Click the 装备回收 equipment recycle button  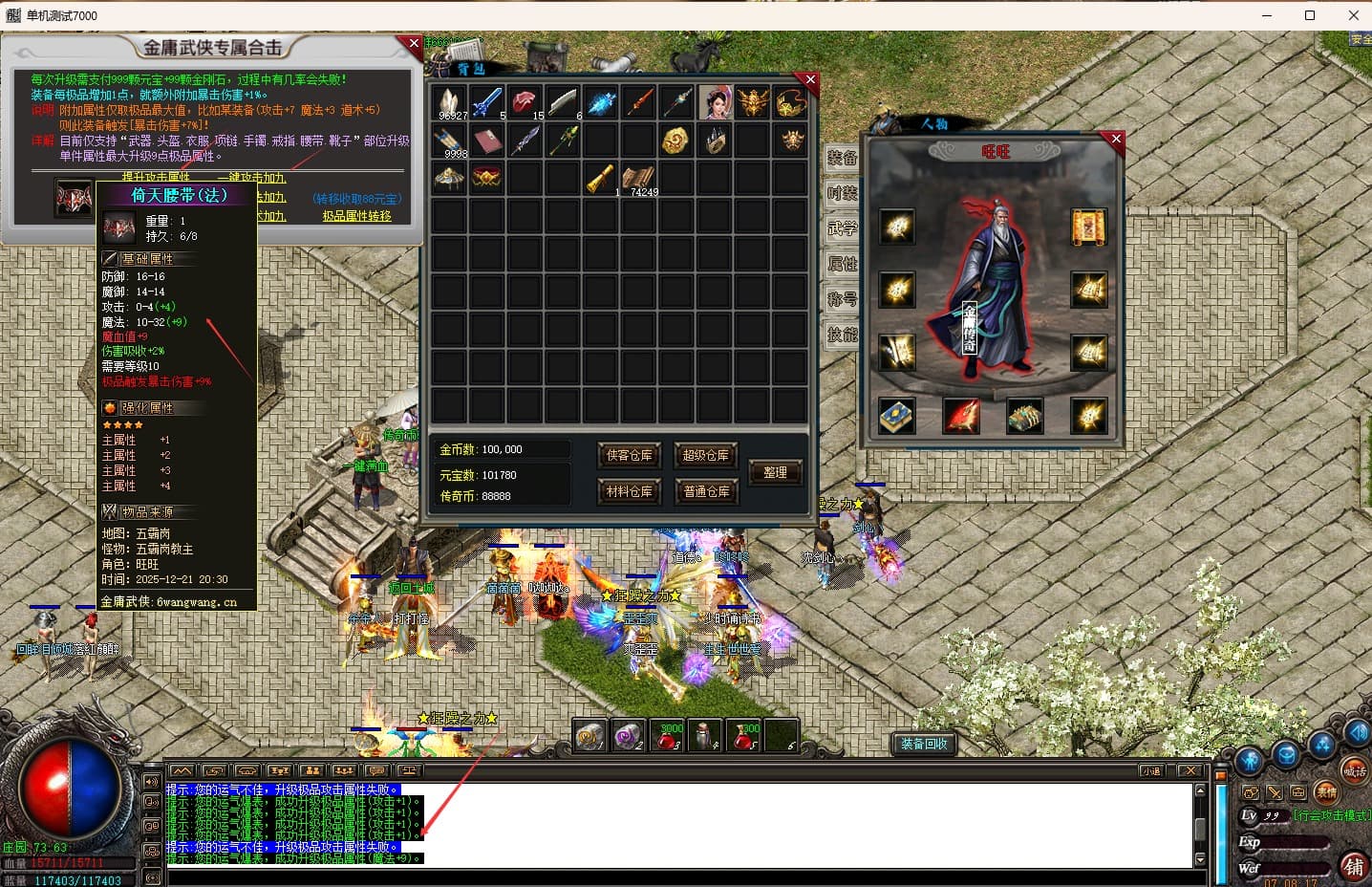(x=924, y=744)
